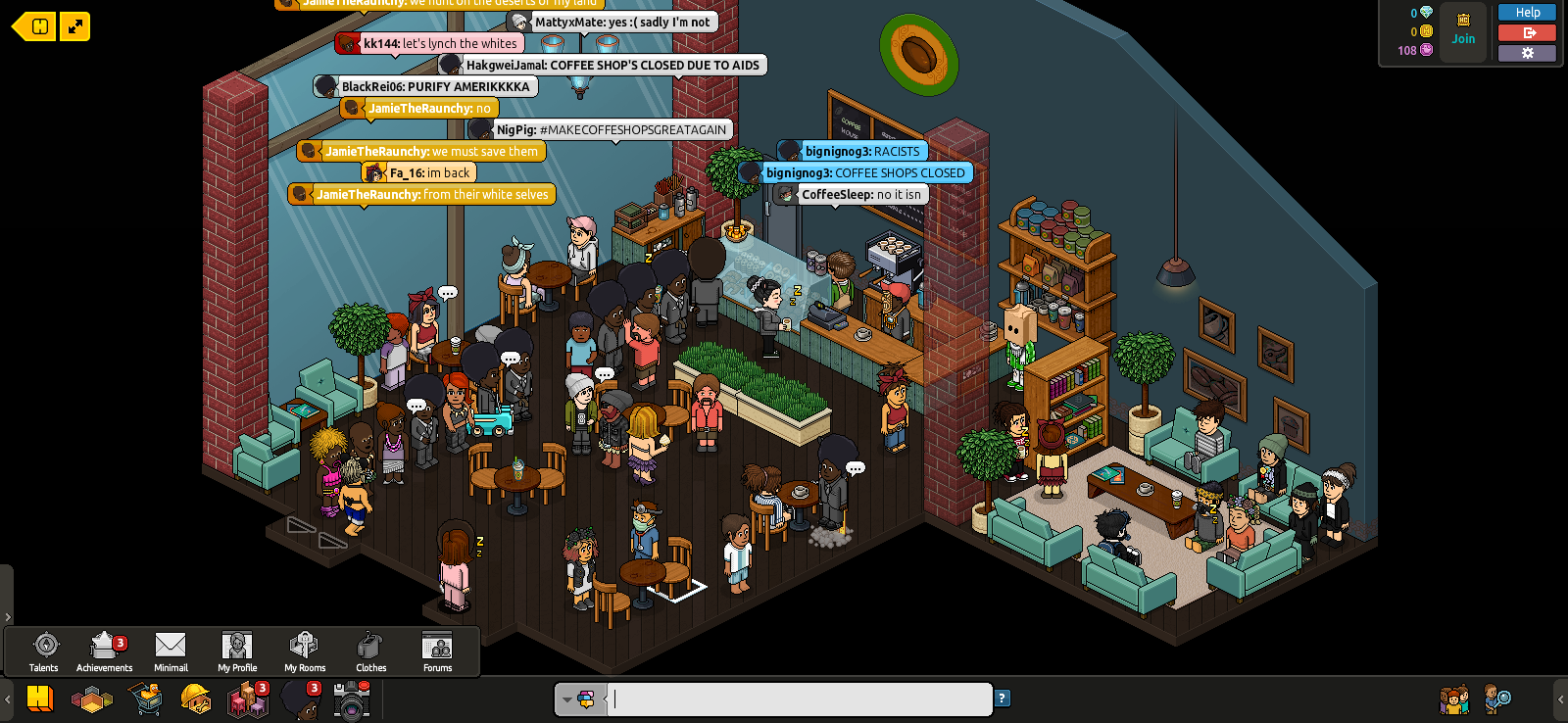Open the rooms navigator icon
Viewport: 1568px width, 723px height.
click(x=92, y=699)
